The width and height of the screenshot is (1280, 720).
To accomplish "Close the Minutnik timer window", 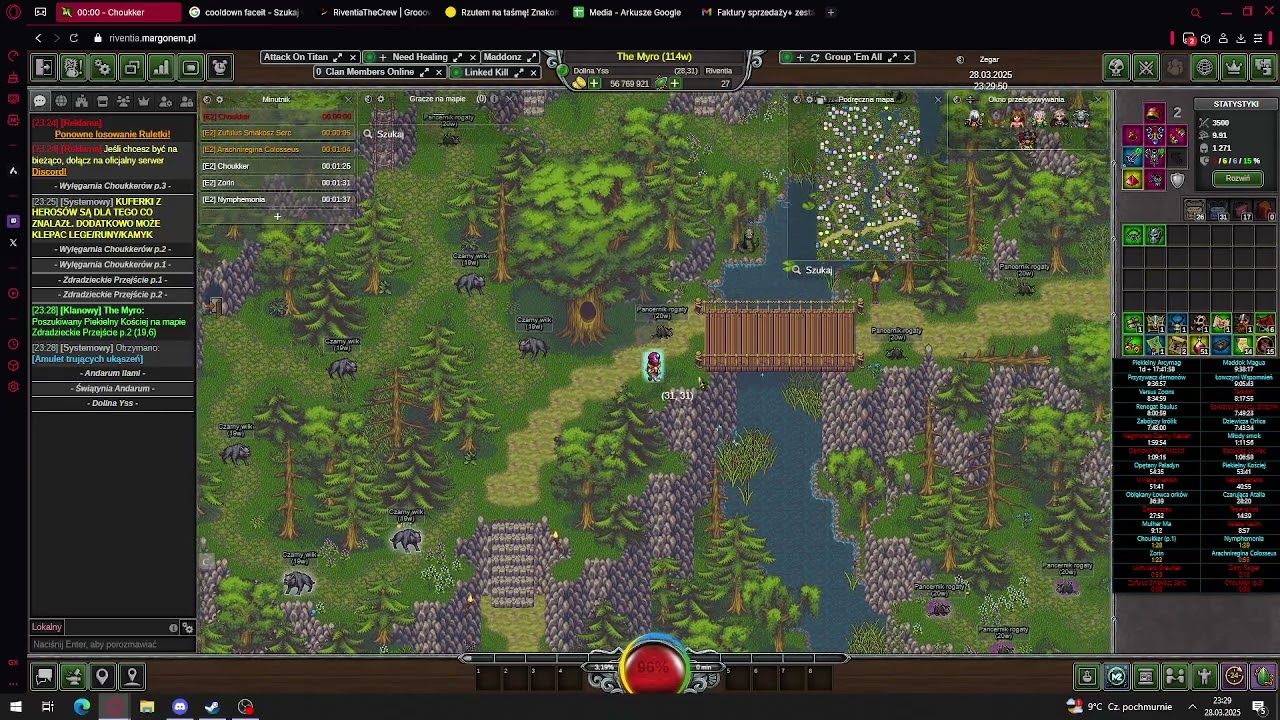I will point(348,99).
